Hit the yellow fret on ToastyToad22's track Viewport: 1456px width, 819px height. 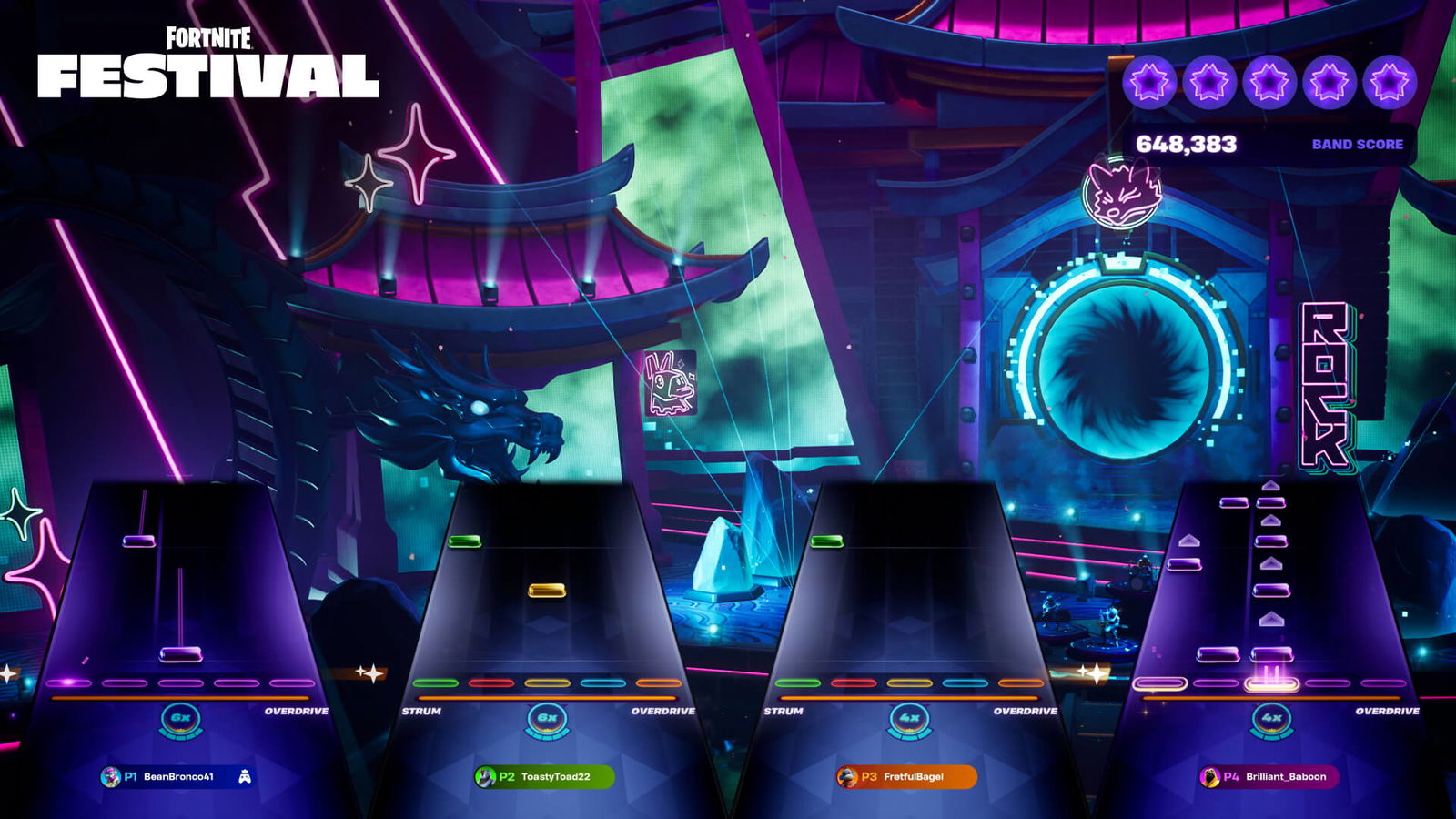547,682
